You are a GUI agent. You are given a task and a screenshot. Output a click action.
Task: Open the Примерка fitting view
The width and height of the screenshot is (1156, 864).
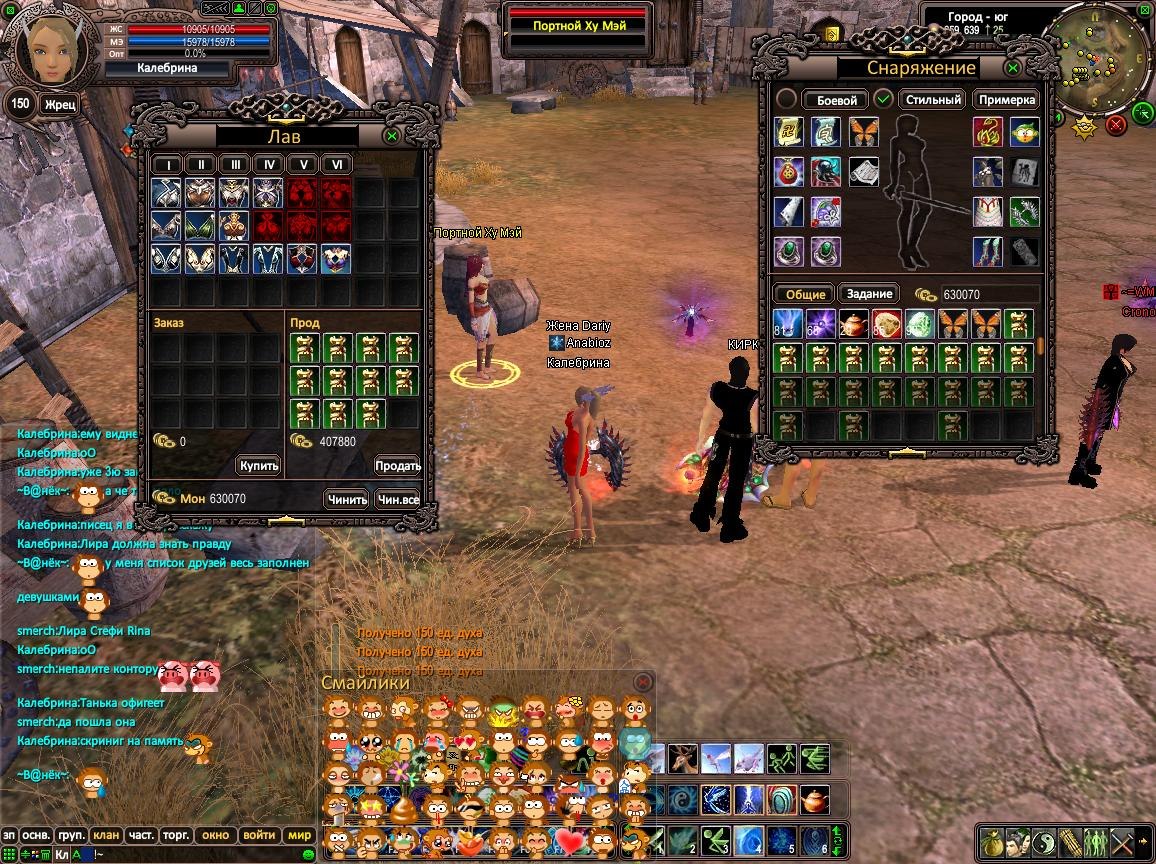[1006, 100]
